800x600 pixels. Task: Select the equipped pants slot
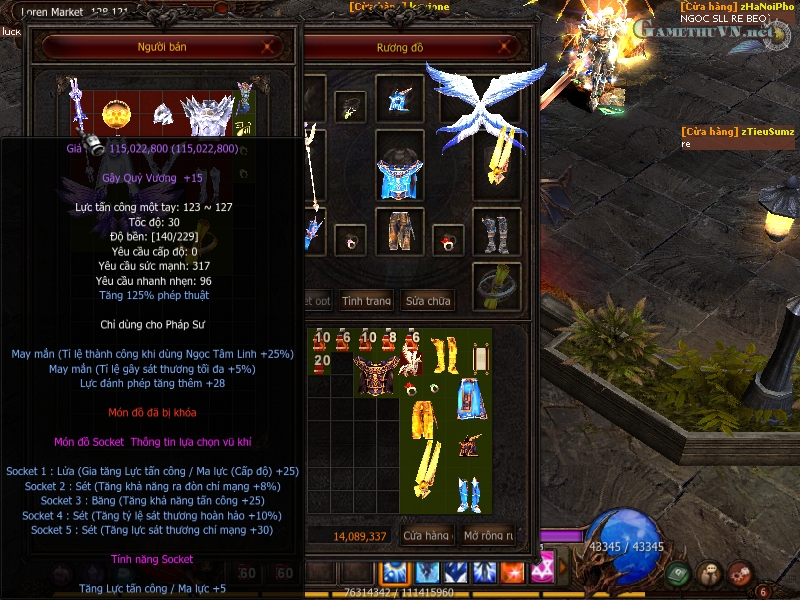click(401, 231)
